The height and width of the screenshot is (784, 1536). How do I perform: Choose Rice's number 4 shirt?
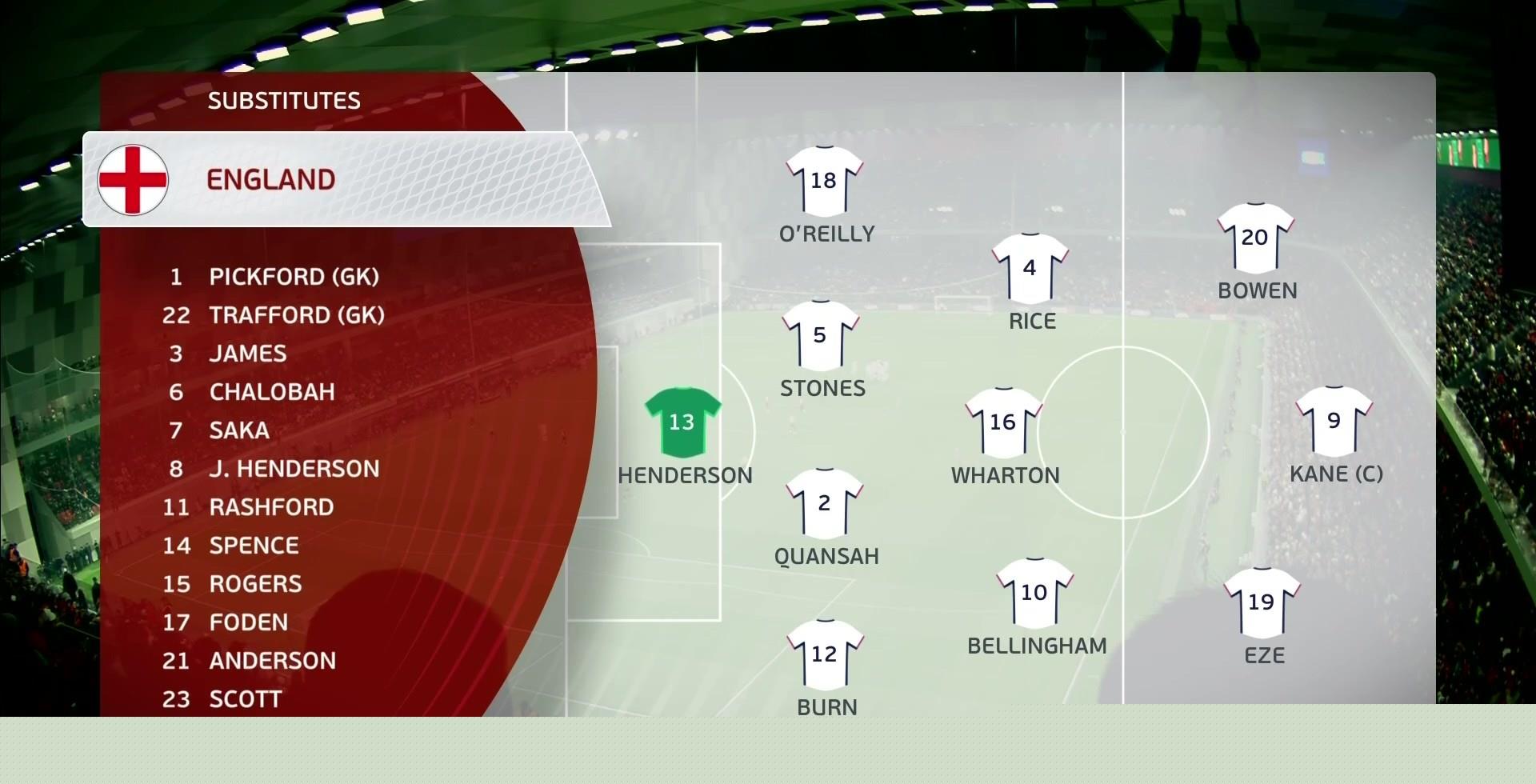click(1030, 268)
